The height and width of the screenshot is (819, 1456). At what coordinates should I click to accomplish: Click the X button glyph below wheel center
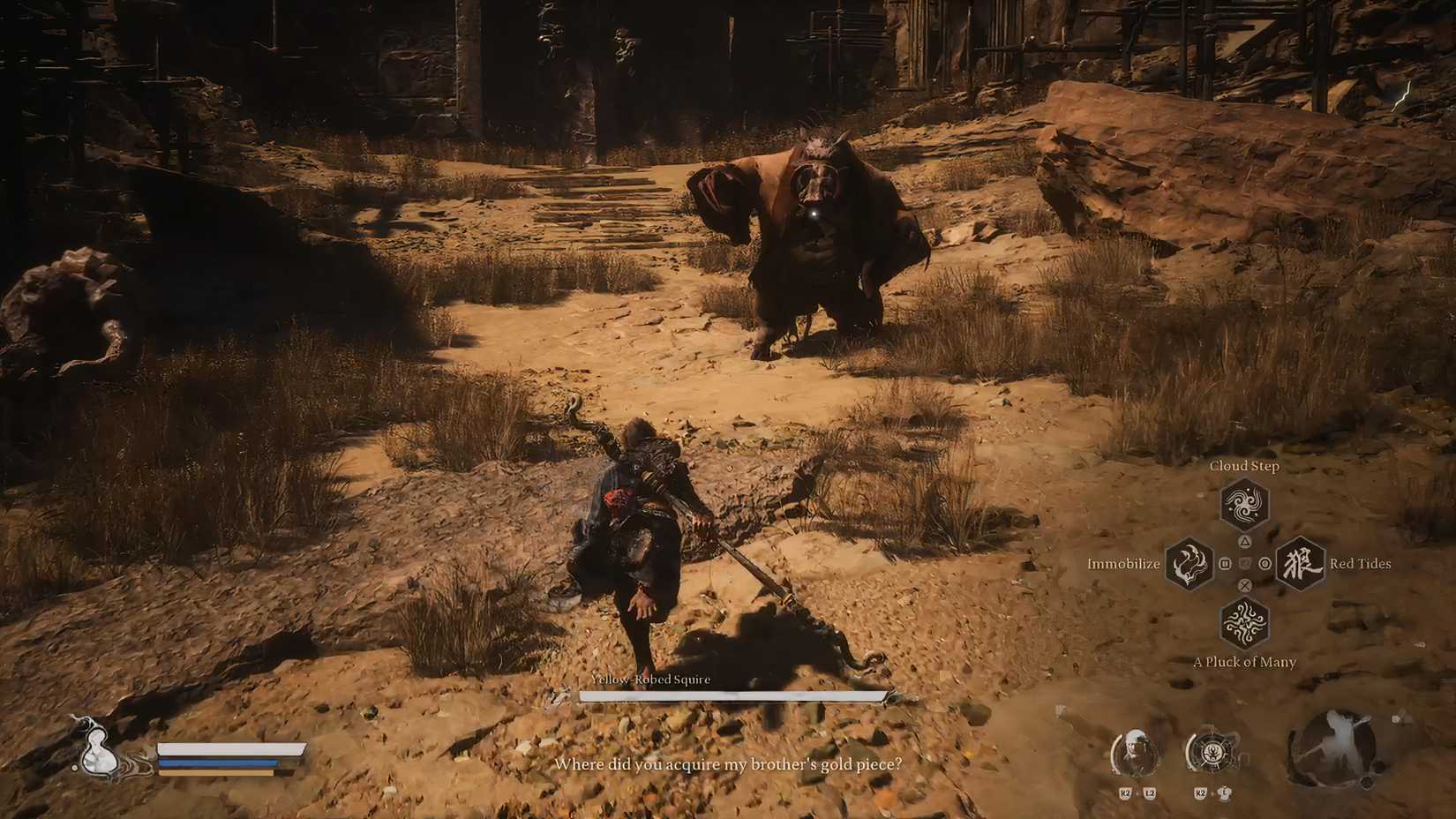1245,585
